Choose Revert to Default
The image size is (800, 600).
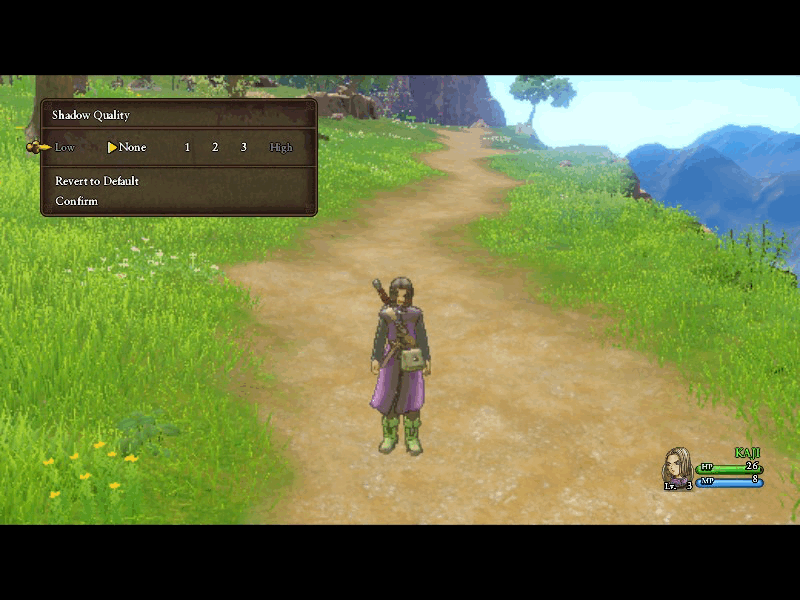point(97,181)
